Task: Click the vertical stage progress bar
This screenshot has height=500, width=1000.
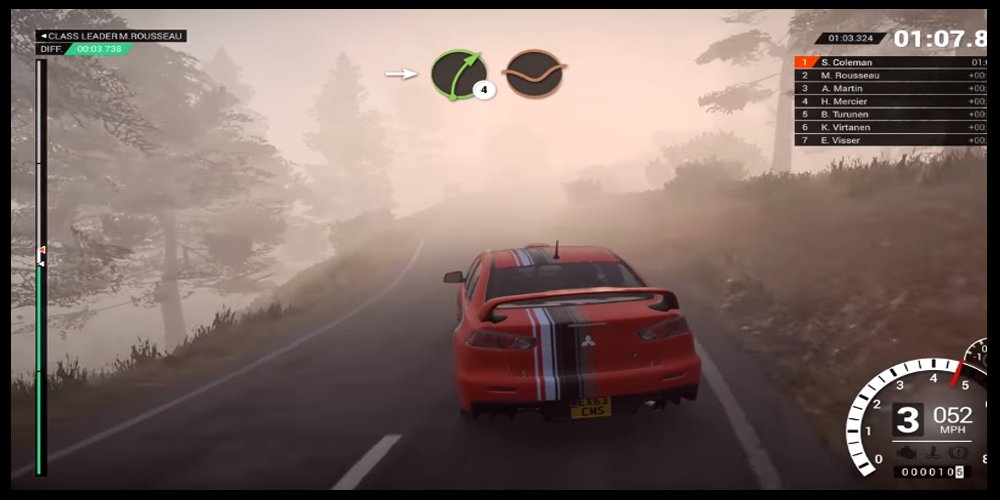Action: coord(41,268)
